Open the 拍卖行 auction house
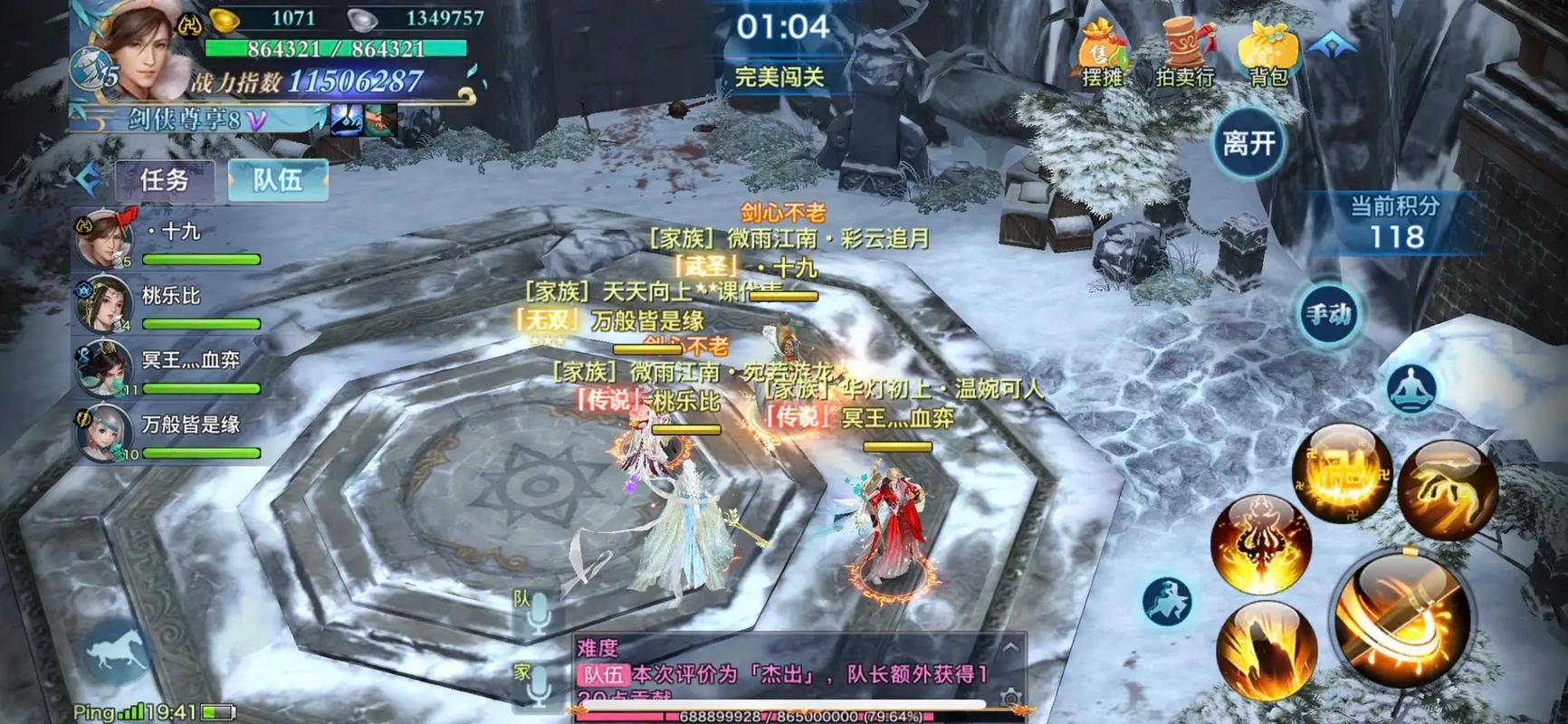The image size is (1568, 724). (x=1185, y=54)
